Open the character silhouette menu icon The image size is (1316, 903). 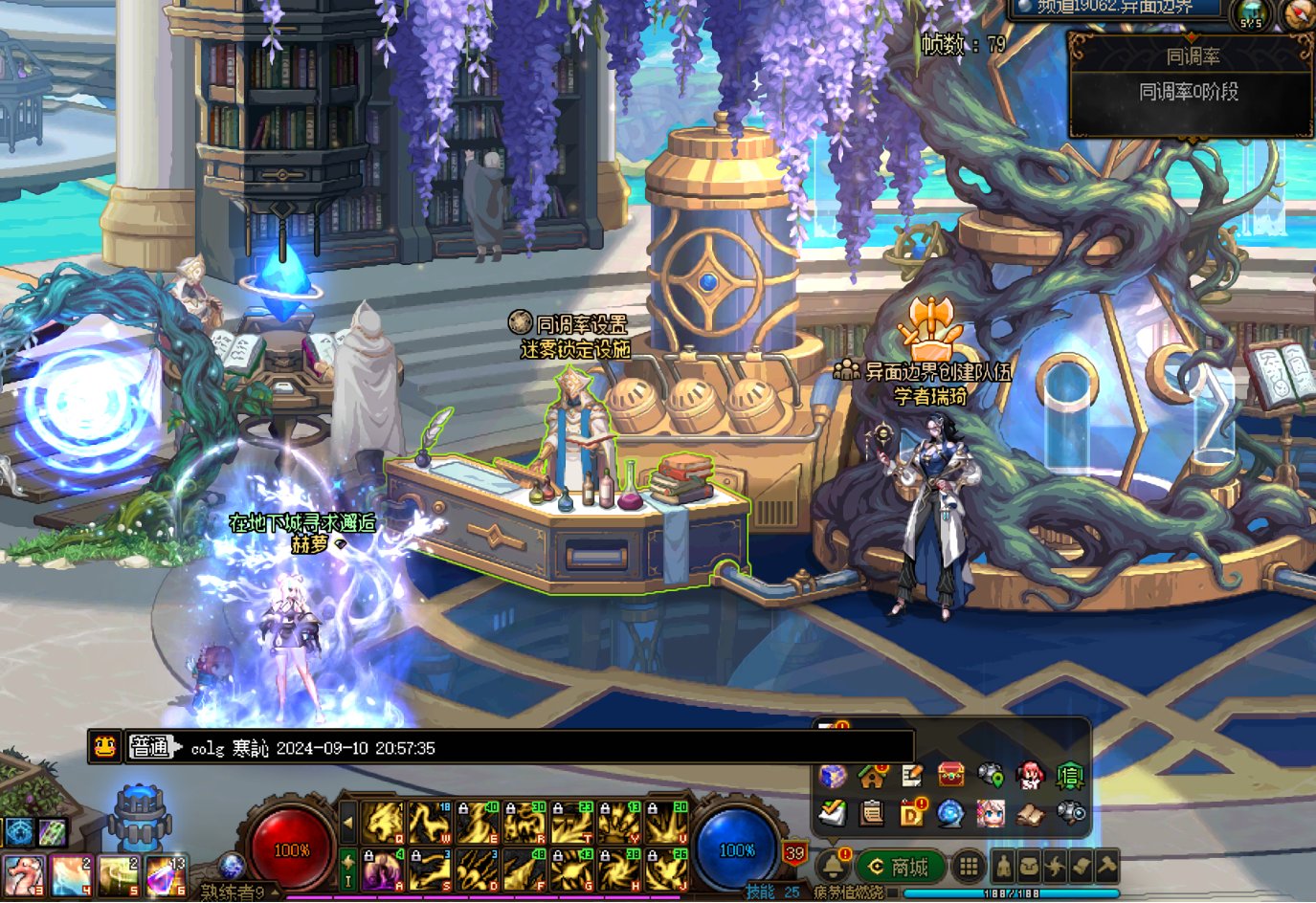click(1003, 867)
